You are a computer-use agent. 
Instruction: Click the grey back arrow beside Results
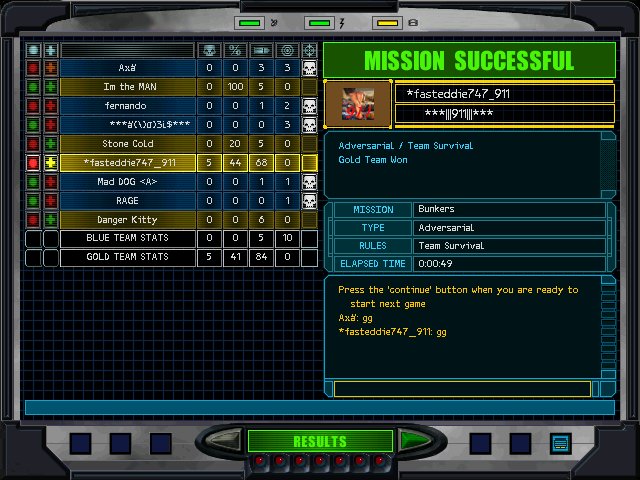click(x=227, y=440)
